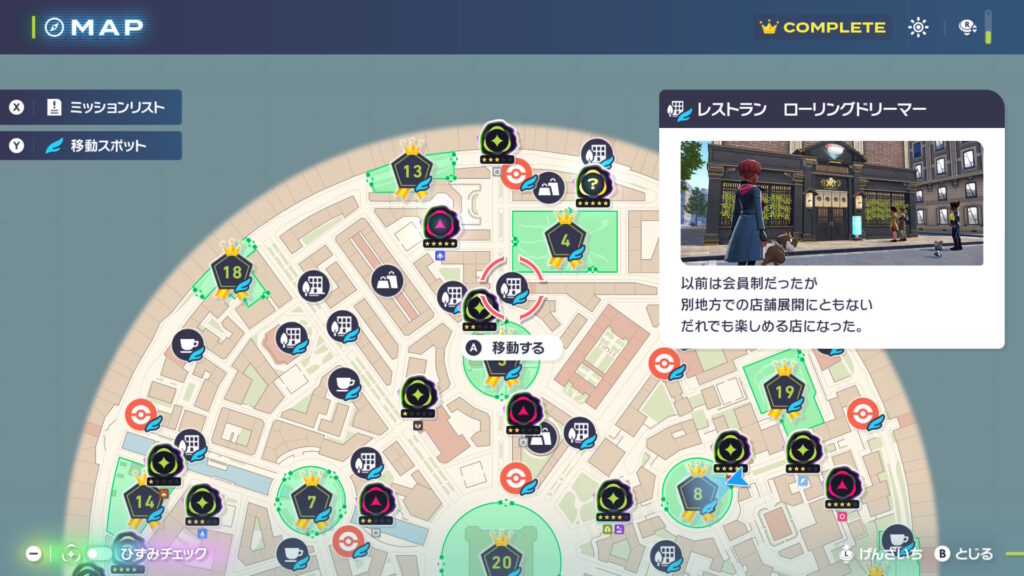The image size is (1024, 576).
Task: Select wild zone 13 marker
Action: (412, 172)
